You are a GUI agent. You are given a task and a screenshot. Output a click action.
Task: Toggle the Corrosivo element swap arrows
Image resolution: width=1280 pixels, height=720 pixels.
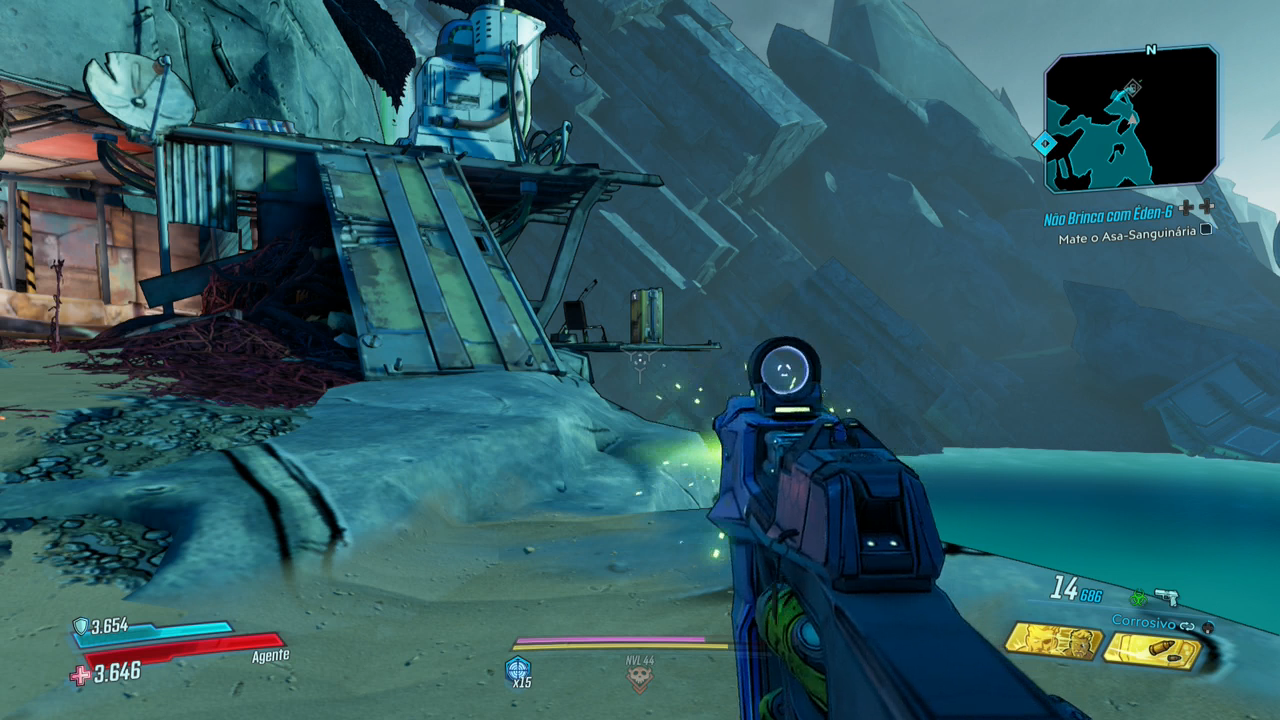point(1187,625)
